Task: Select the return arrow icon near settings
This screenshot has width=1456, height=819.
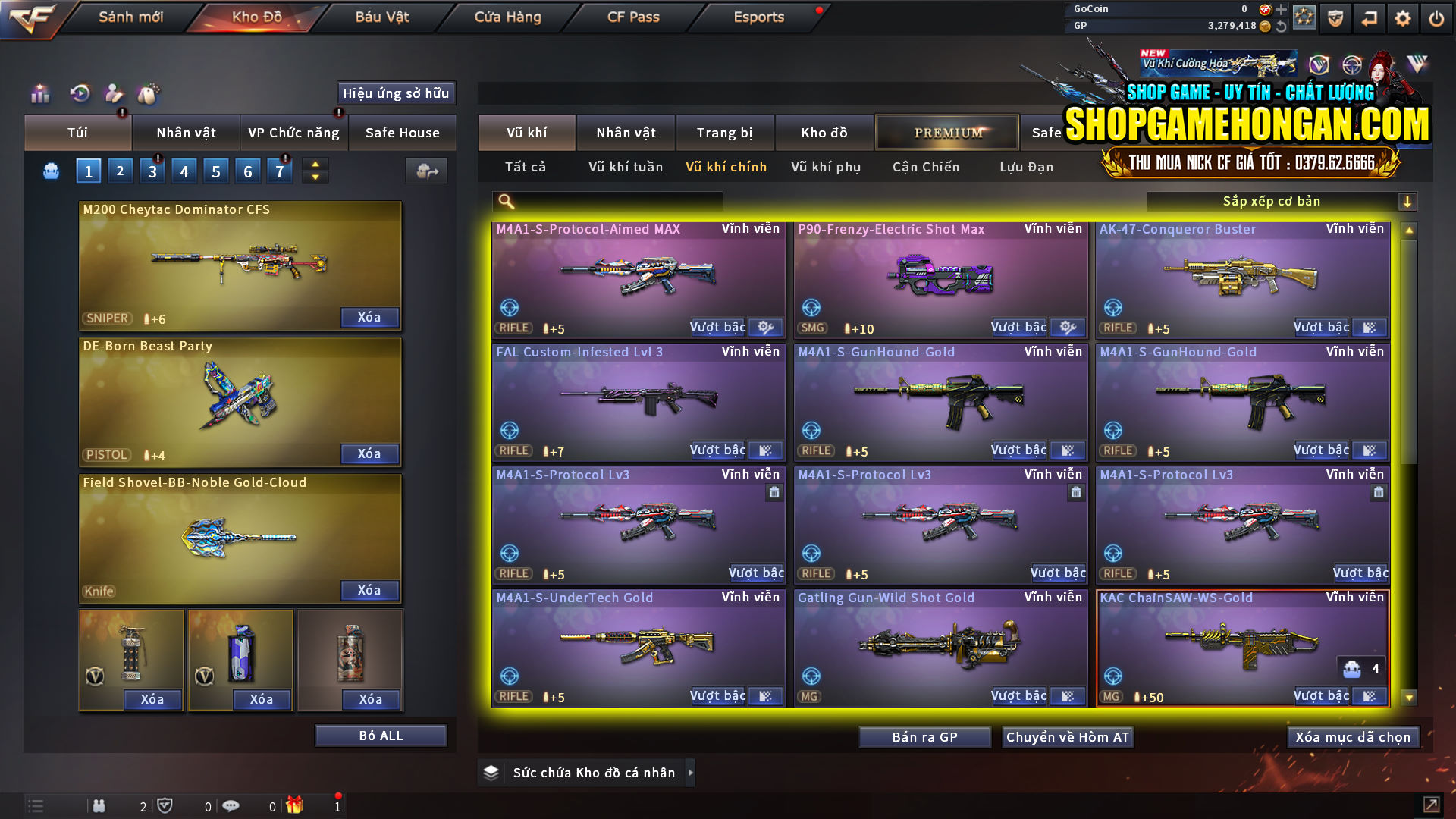Action: coord(1370,18)
